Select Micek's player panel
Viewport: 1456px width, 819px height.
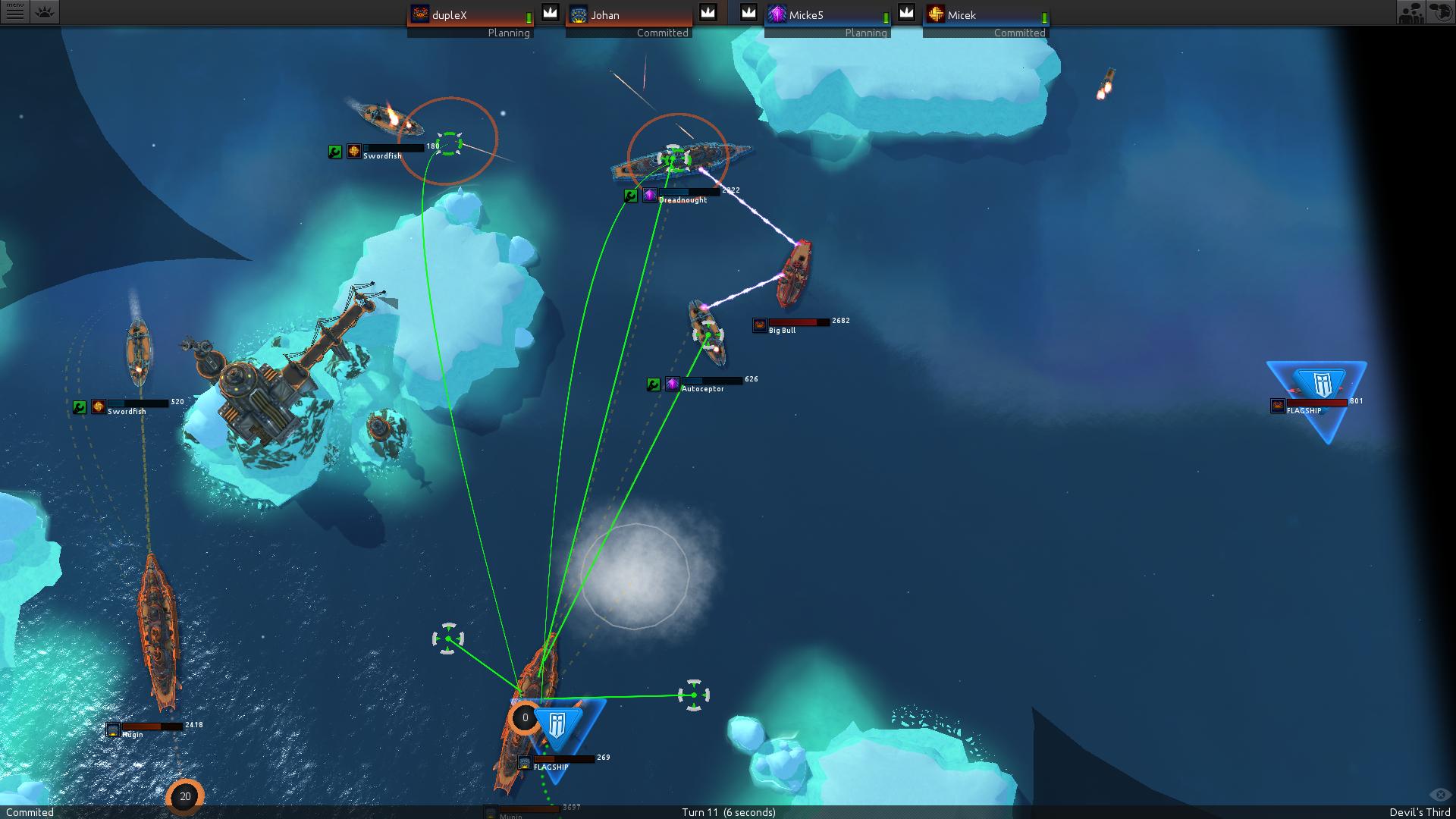(x=986, y=20)
